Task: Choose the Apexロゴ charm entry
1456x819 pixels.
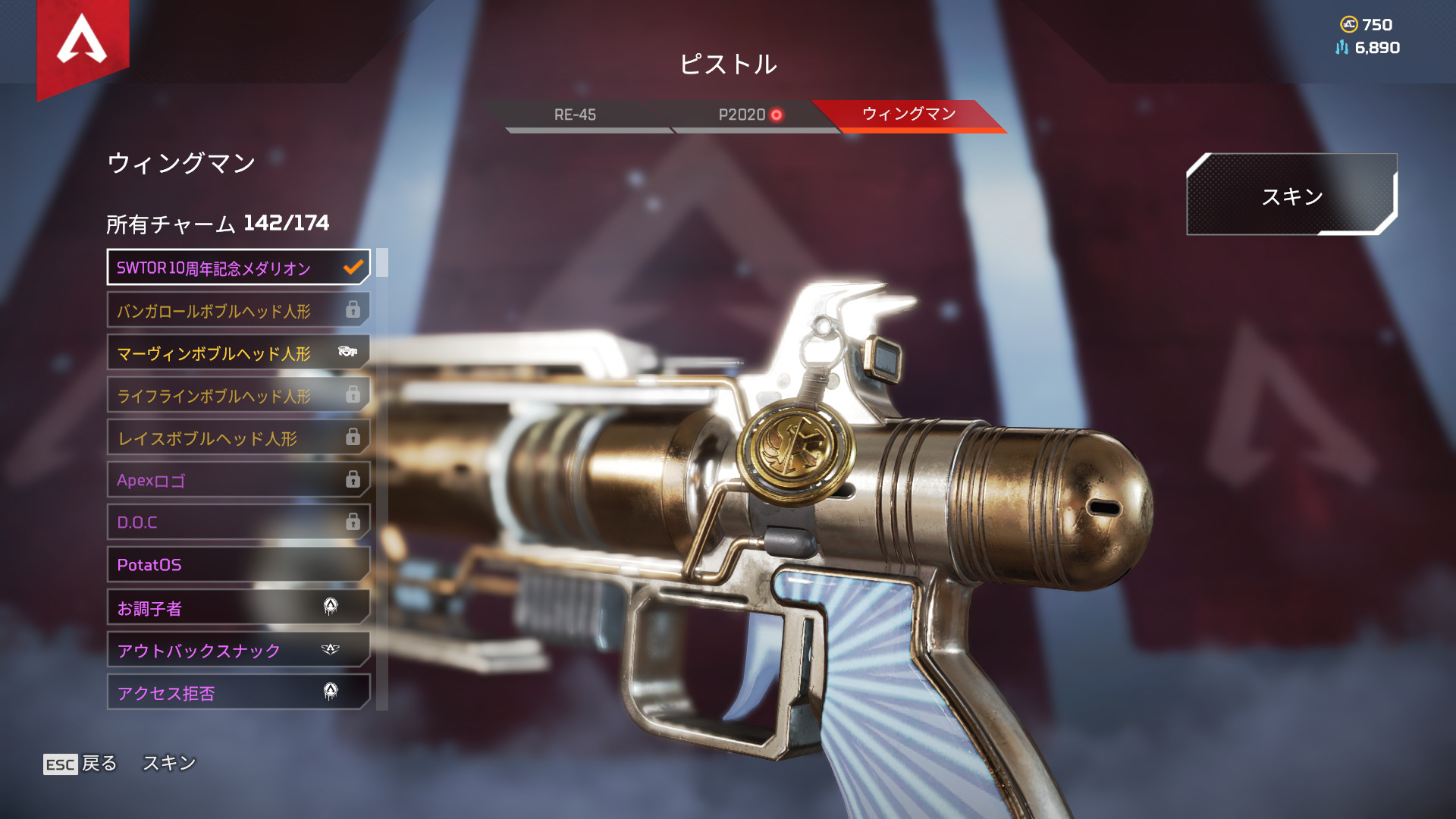Action: [238, 480]
